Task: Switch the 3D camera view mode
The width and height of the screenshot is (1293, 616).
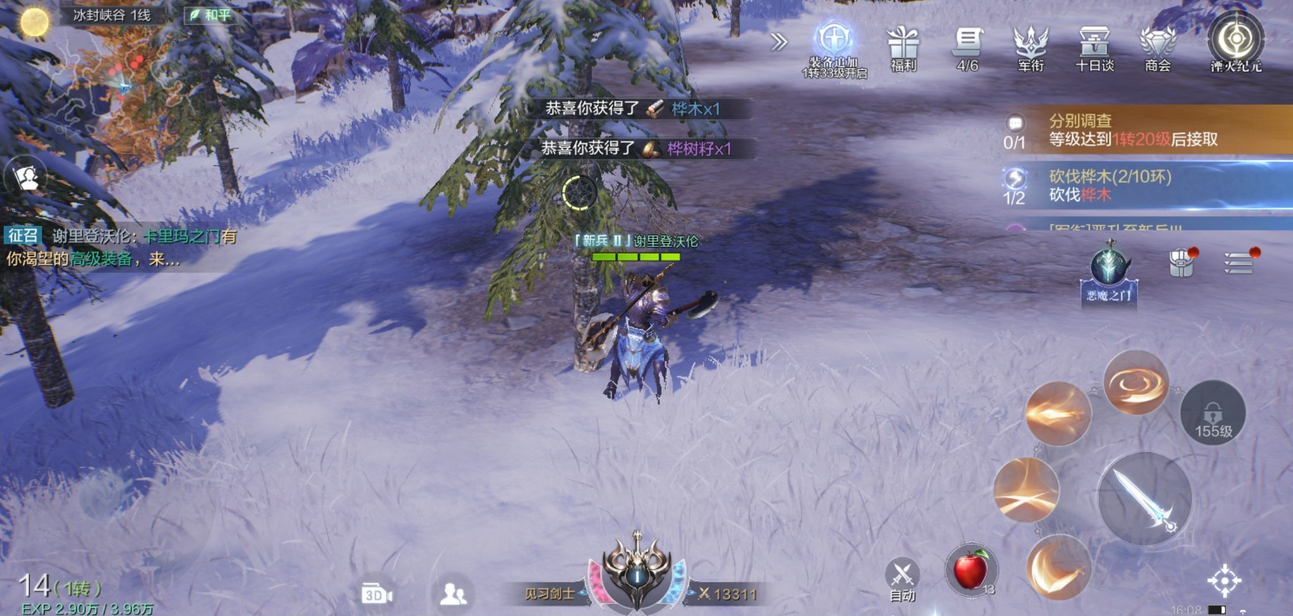Action: 376,593
